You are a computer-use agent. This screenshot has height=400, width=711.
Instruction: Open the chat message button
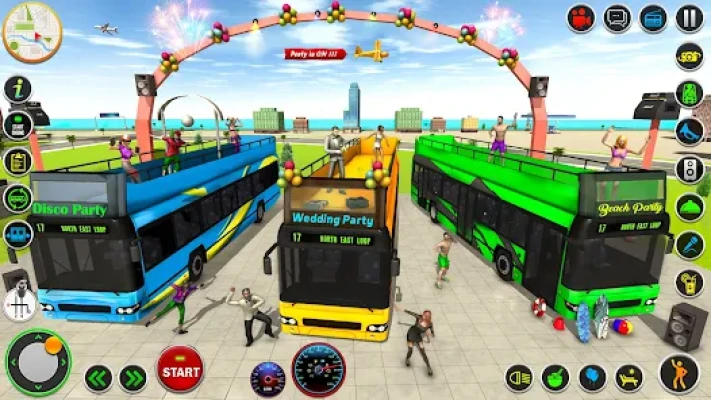click(x=618, y=17)
